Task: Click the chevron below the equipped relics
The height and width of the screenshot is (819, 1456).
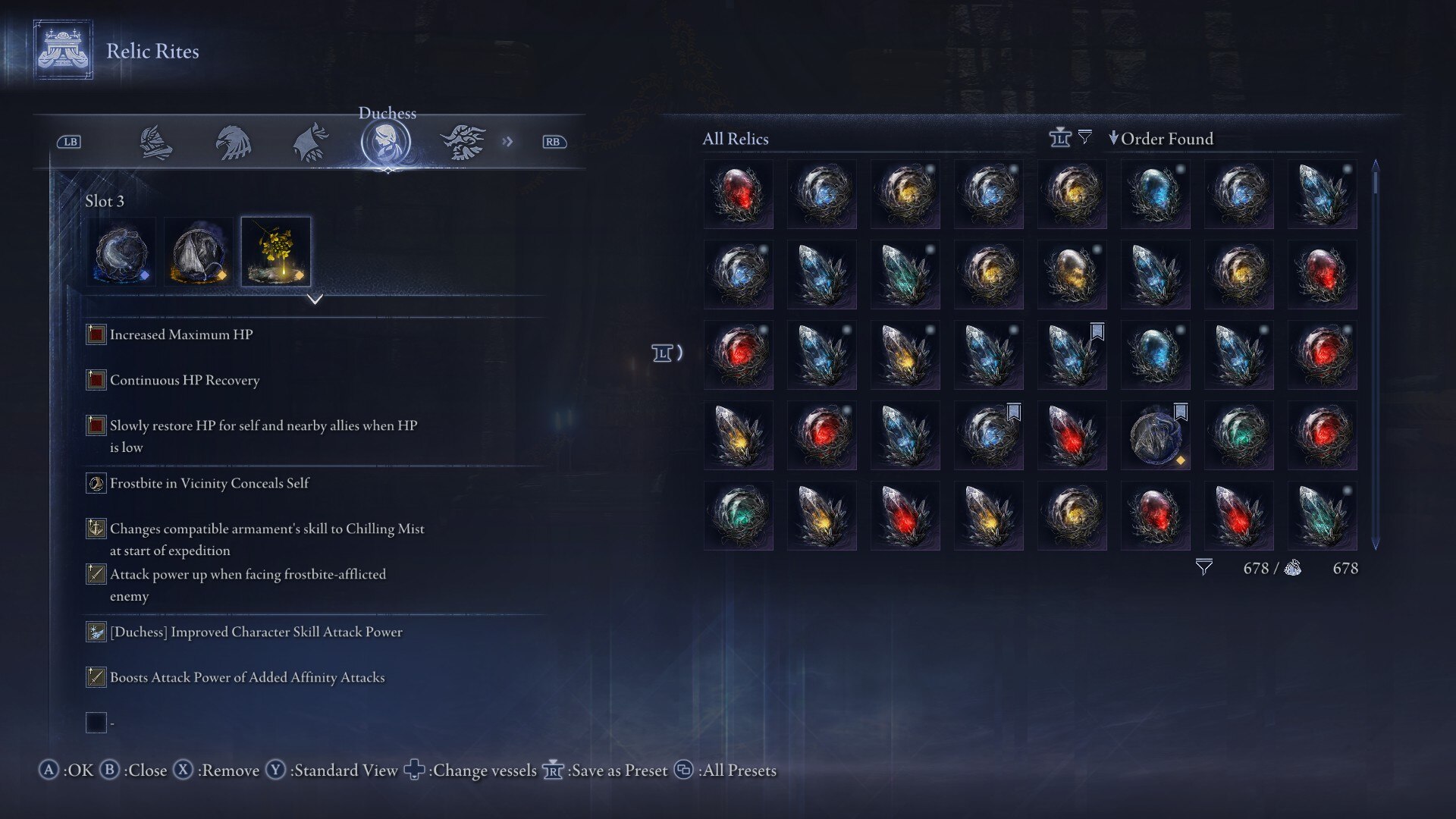Action: [315, 300]
